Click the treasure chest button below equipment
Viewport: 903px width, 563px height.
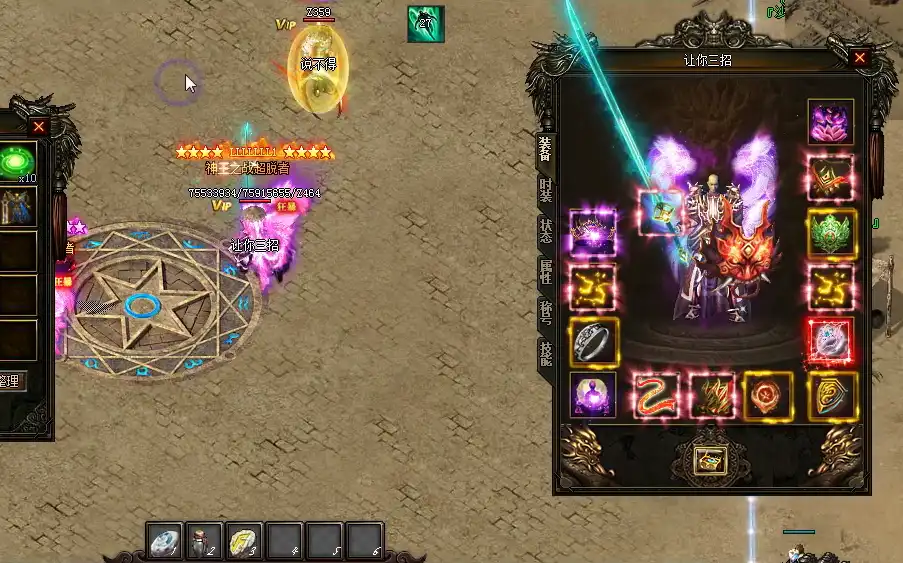point(712,460)
